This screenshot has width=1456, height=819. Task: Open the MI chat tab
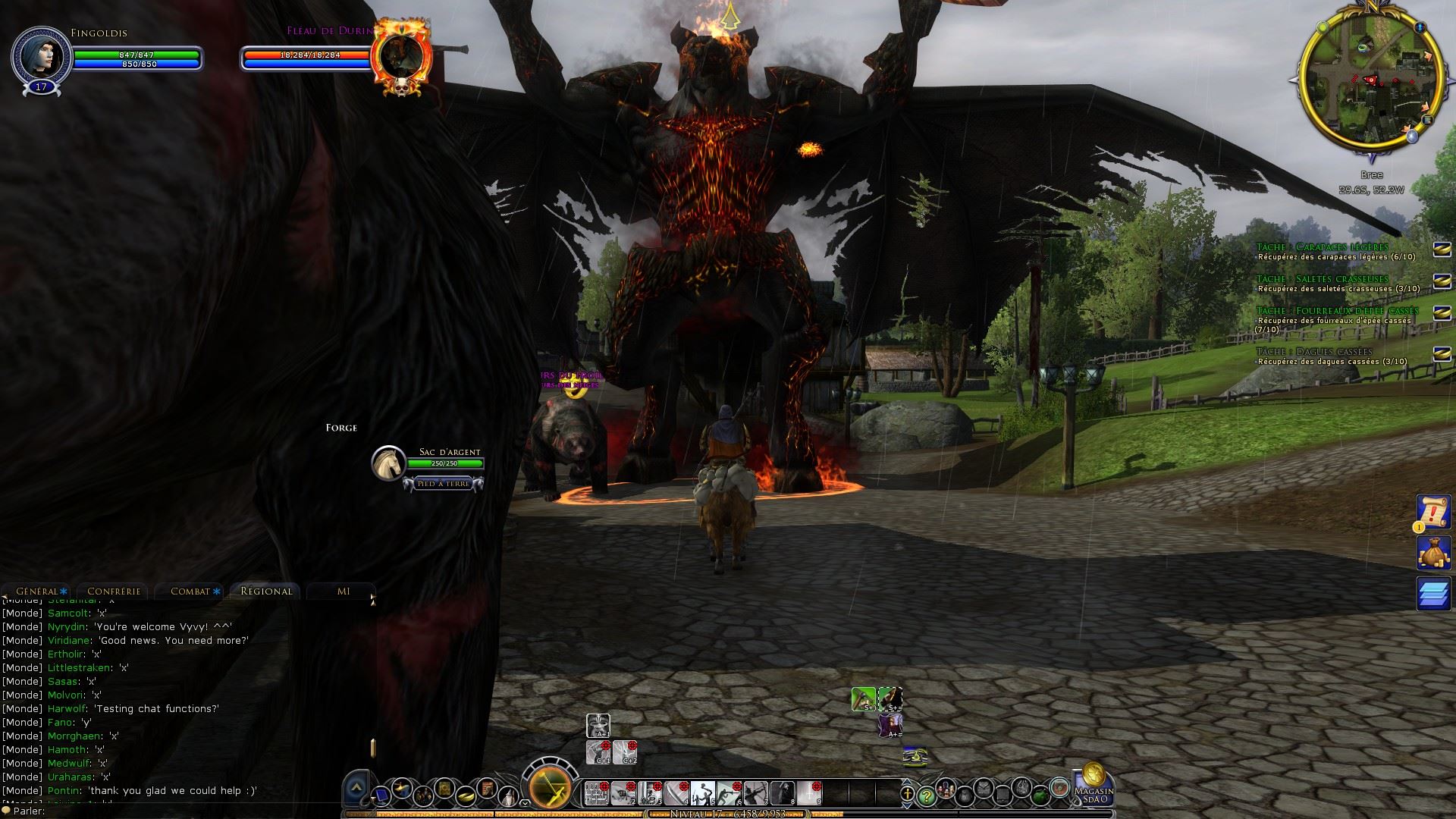tap(344, 591)
